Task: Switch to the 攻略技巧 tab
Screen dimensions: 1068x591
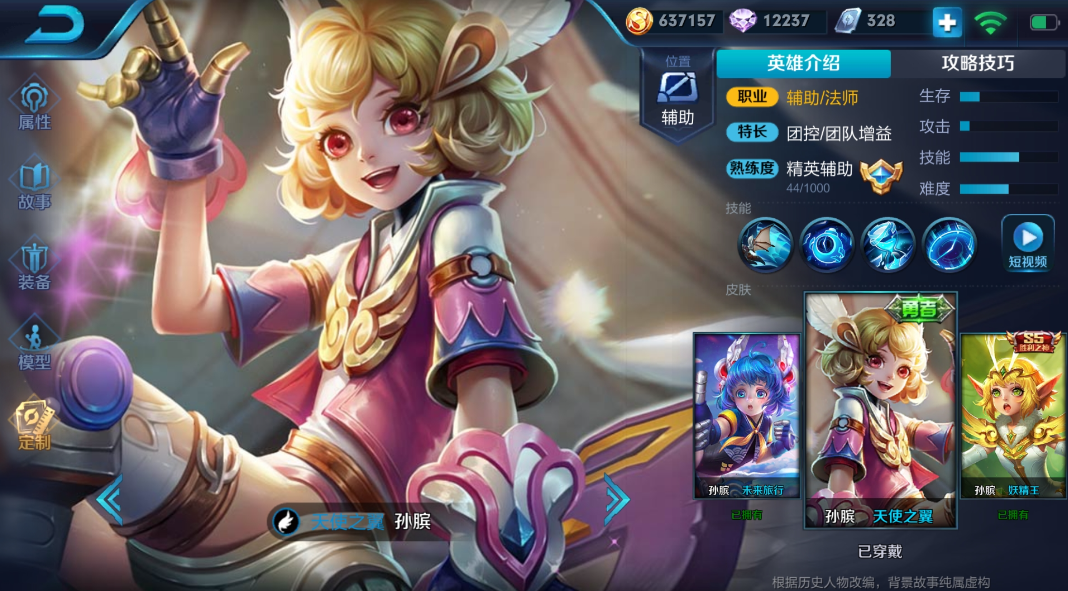Action: coord(977,63)
